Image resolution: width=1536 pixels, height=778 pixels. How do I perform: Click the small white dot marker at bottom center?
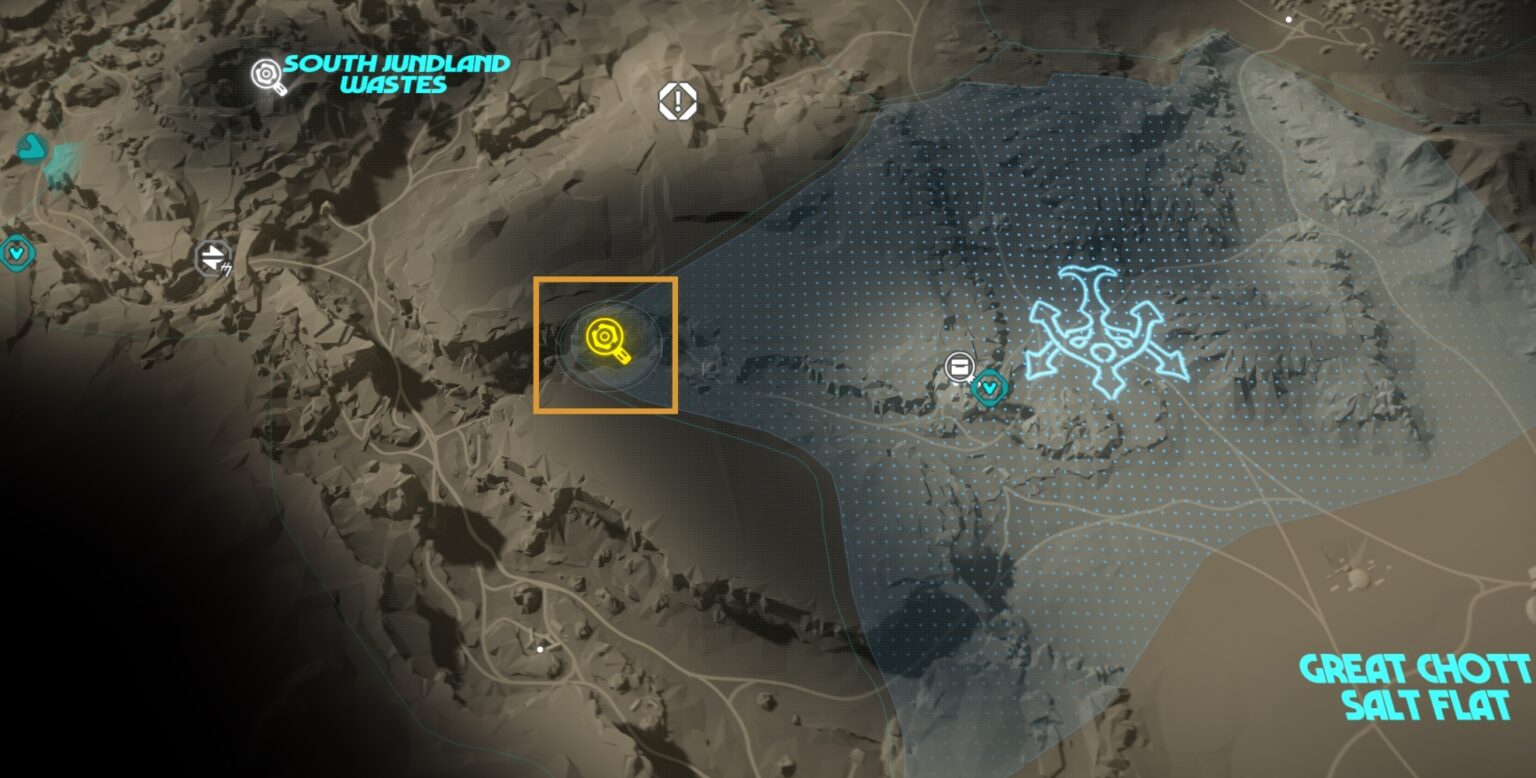point(541,648)
